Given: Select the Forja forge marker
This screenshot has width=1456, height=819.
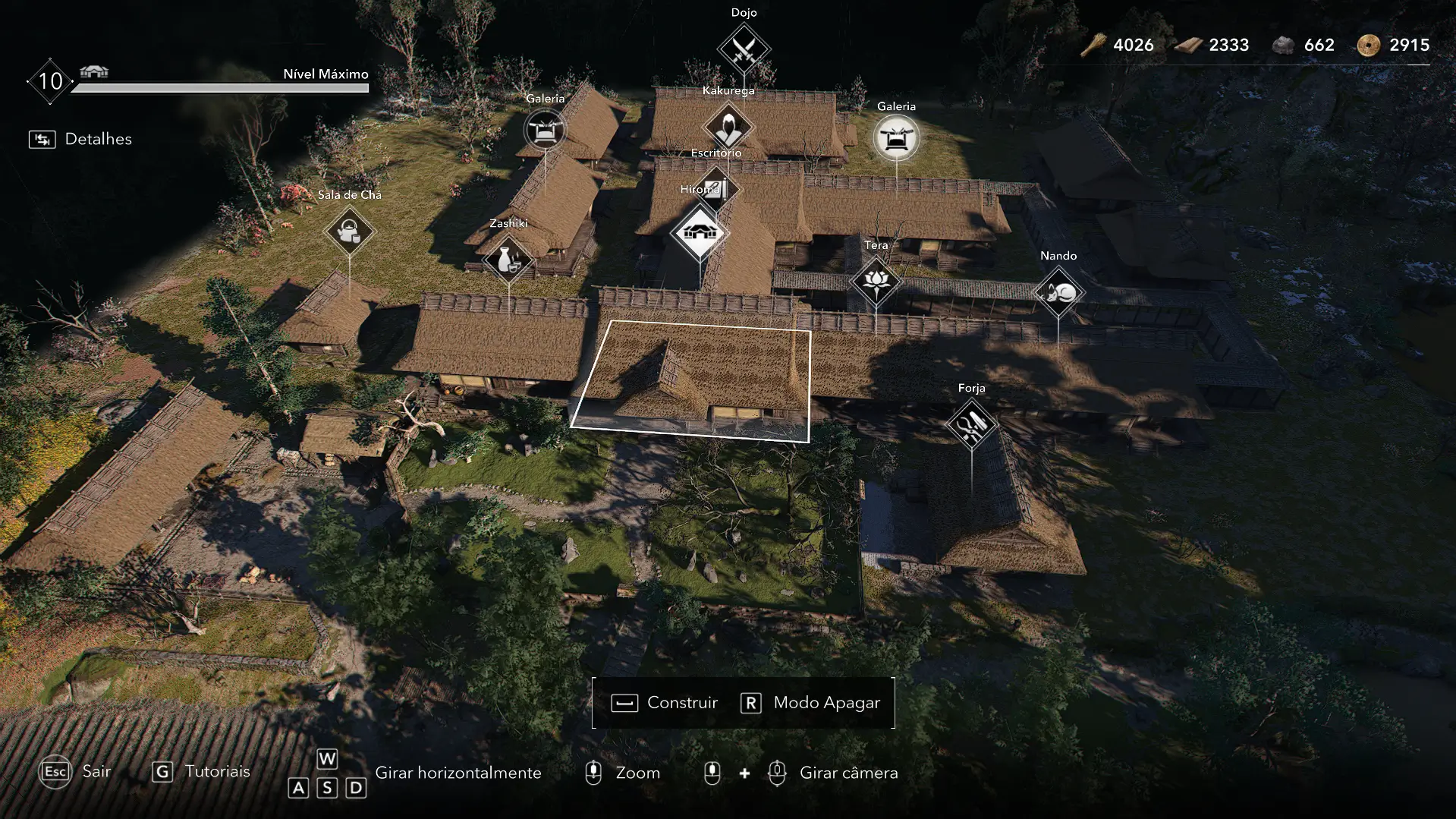Looking at the screenshot, I should click(x=971, y=424).
